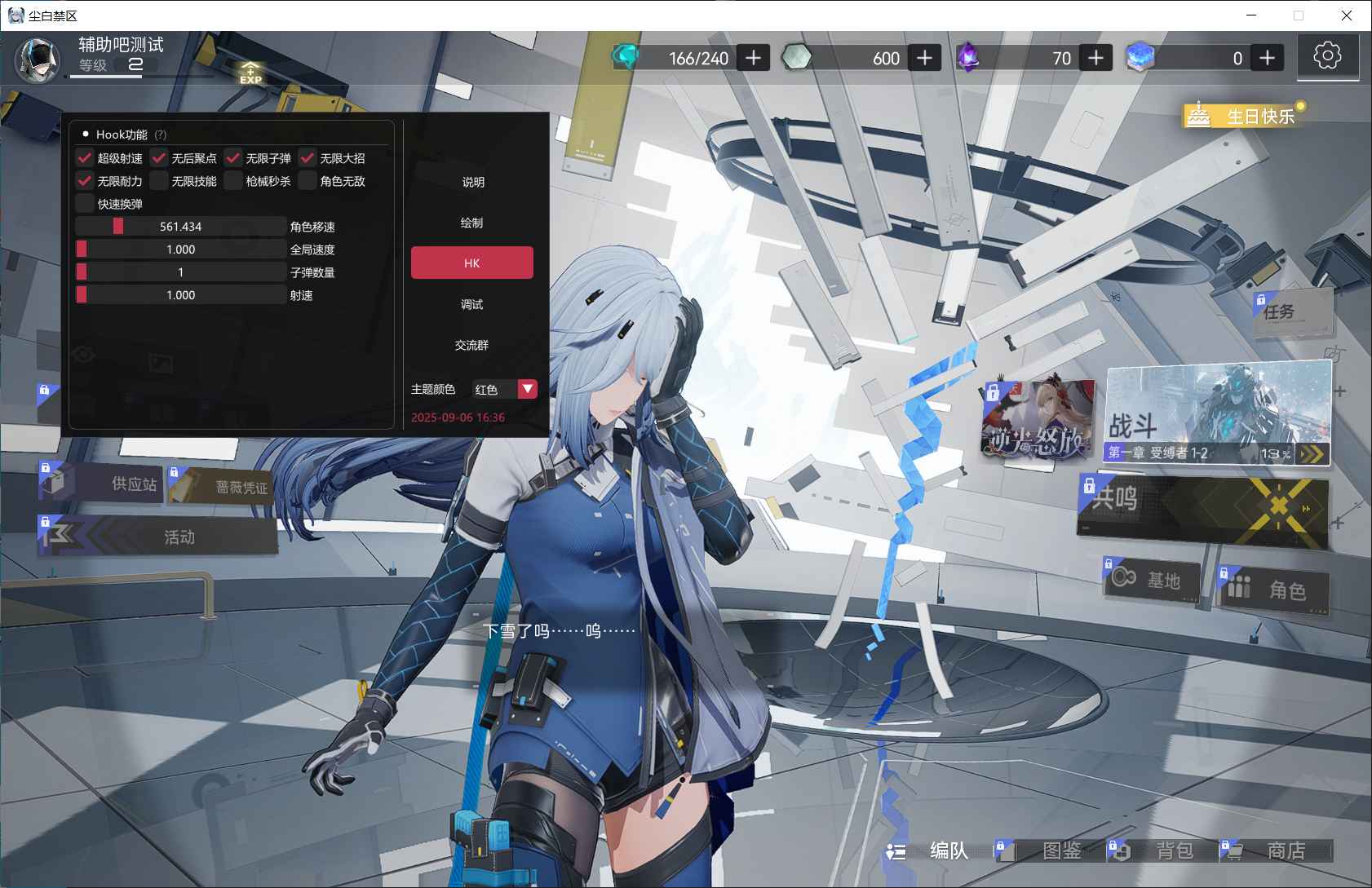Adjust the 角色移速 movement speed slider

click(180, 227)
